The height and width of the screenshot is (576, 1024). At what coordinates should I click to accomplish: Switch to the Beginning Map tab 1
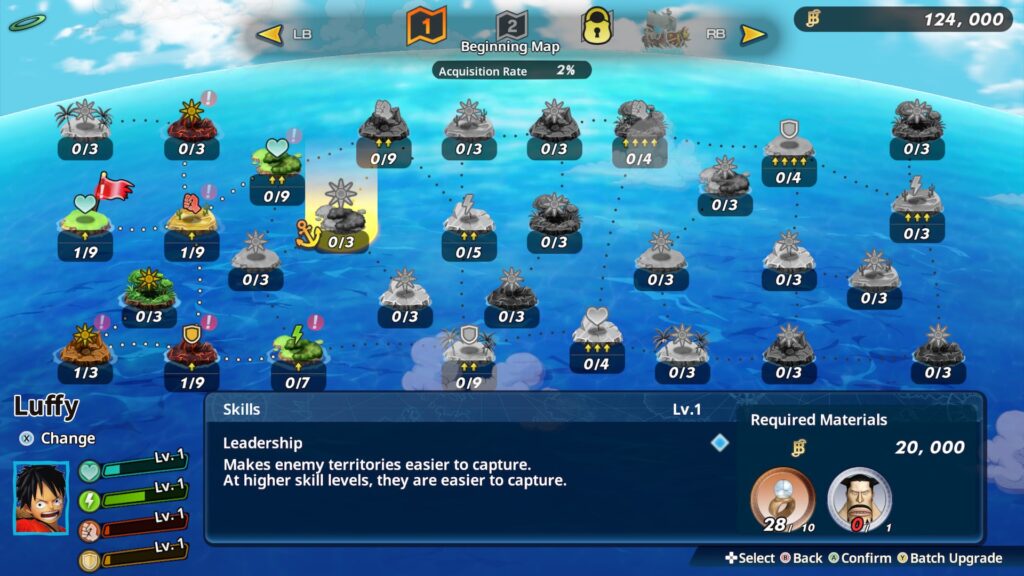pyautogui.click(x=425, y=25)
